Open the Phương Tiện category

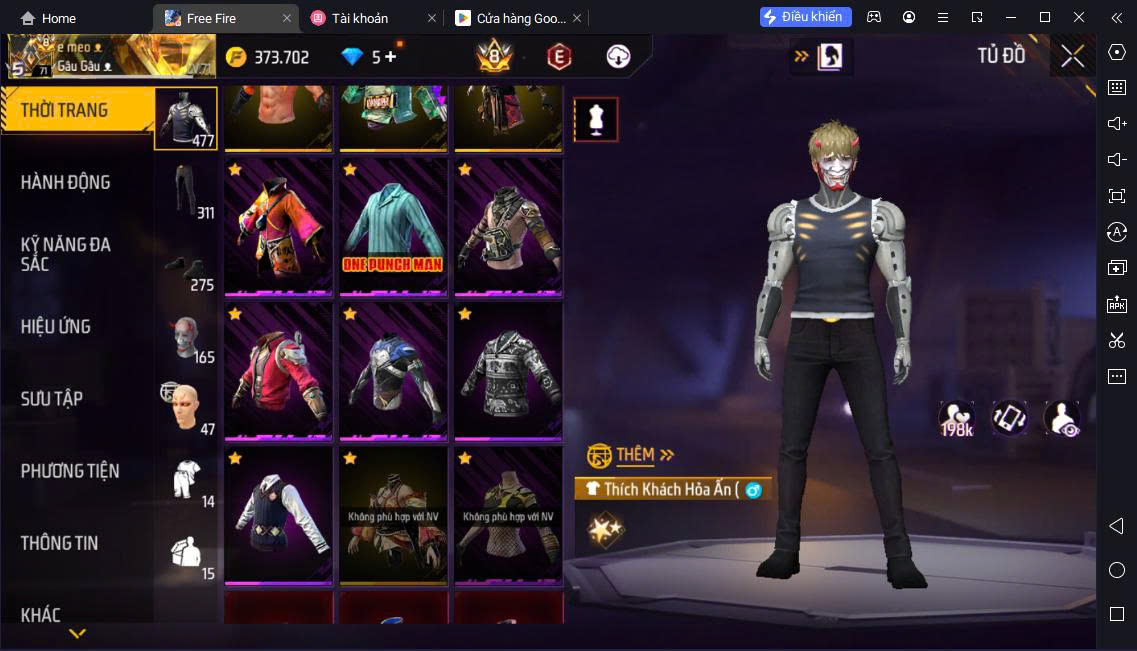coord(70,471)
